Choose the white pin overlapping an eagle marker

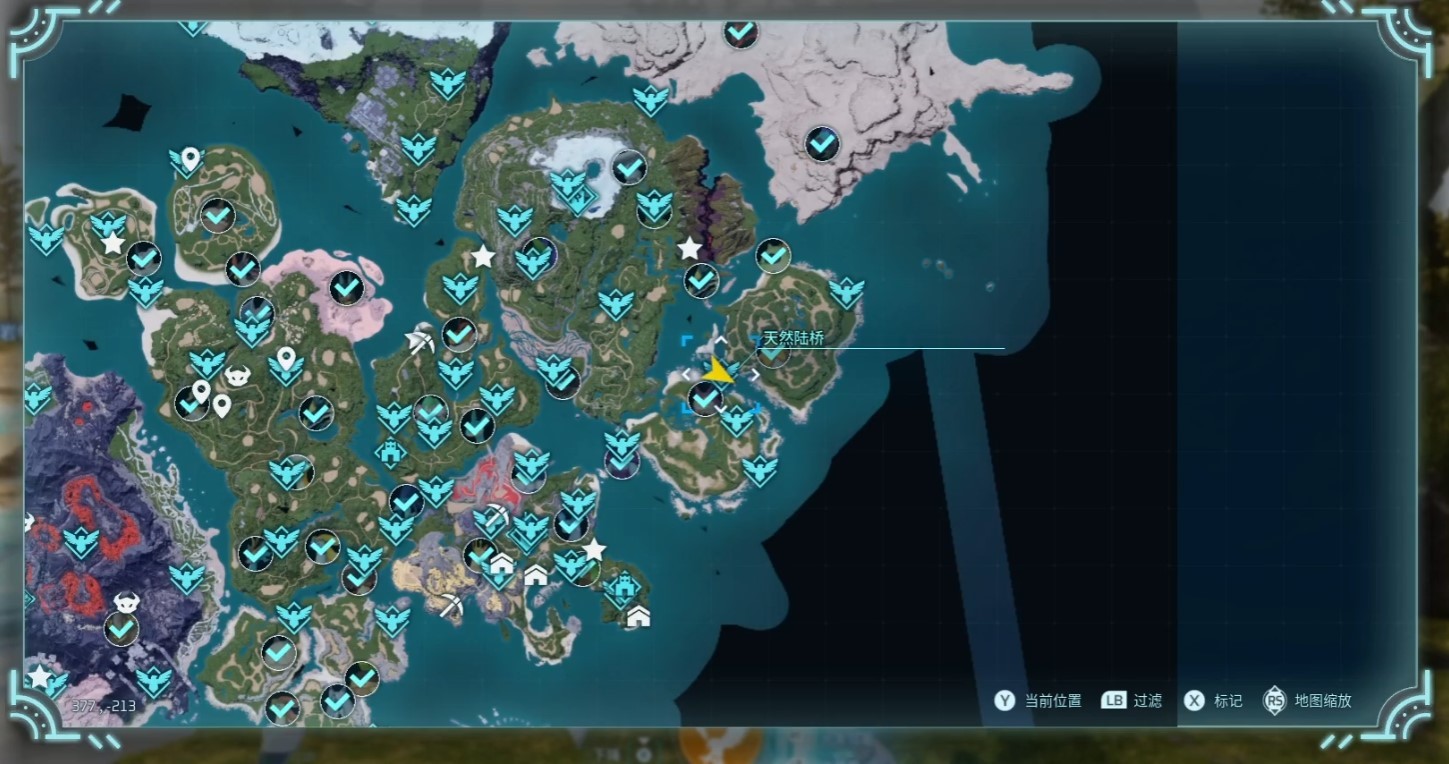pos(189,158)
